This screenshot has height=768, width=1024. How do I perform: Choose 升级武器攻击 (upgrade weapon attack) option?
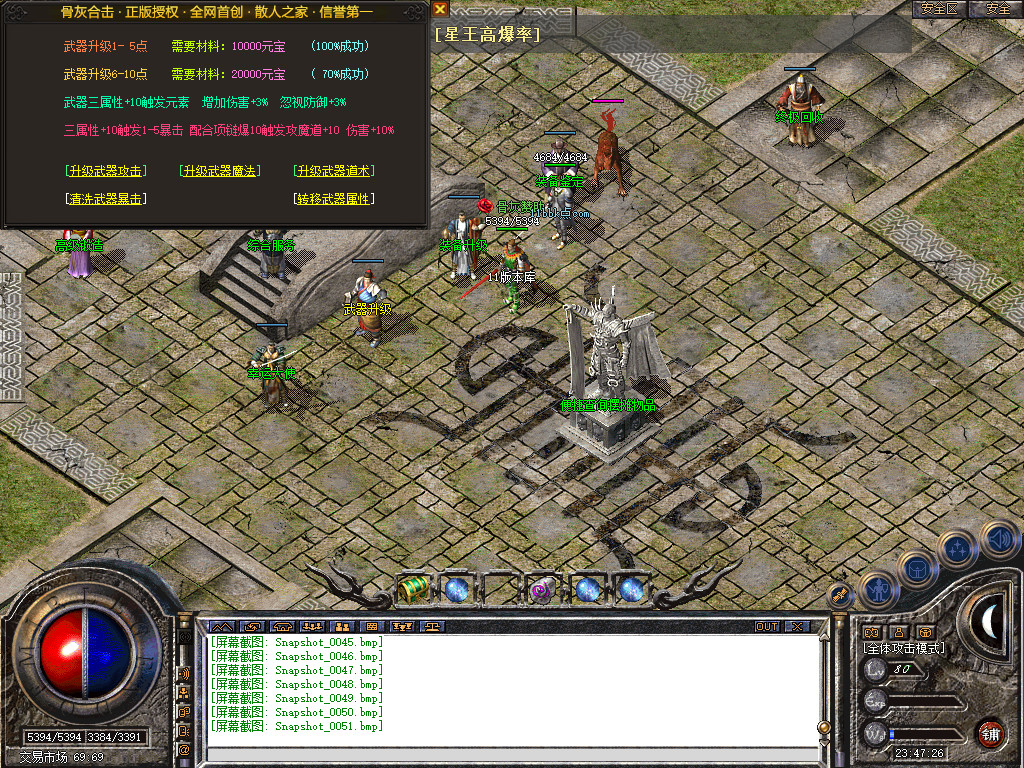[x=104, y=171]
